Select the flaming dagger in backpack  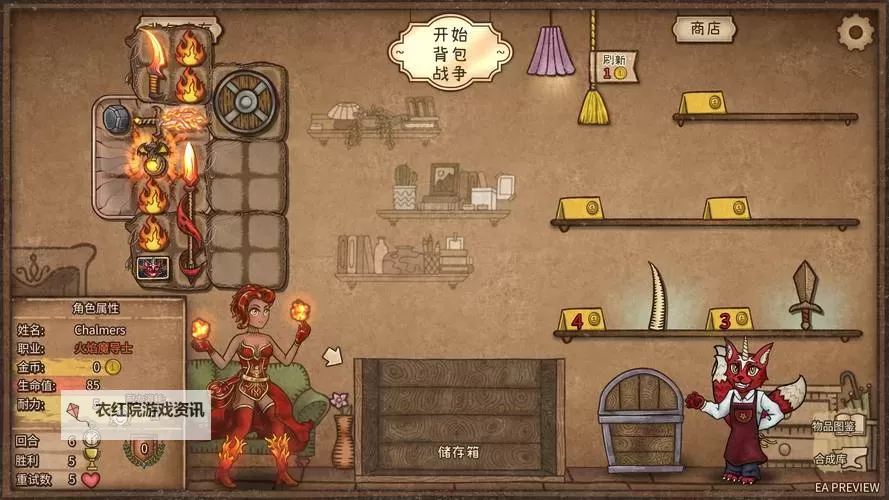pyautogui.click(x=154, y=62)
